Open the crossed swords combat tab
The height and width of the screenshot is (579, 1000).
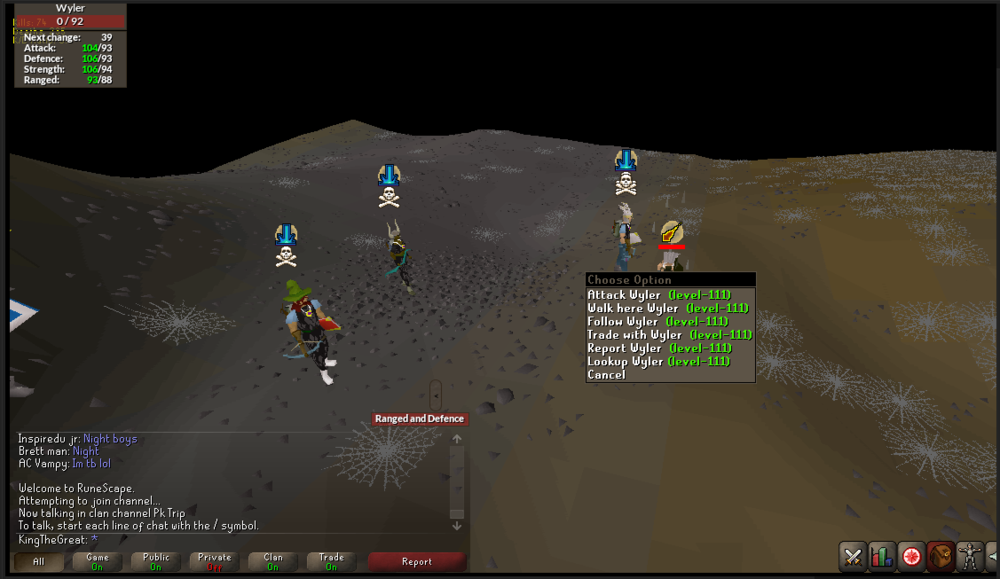[853, 556]
